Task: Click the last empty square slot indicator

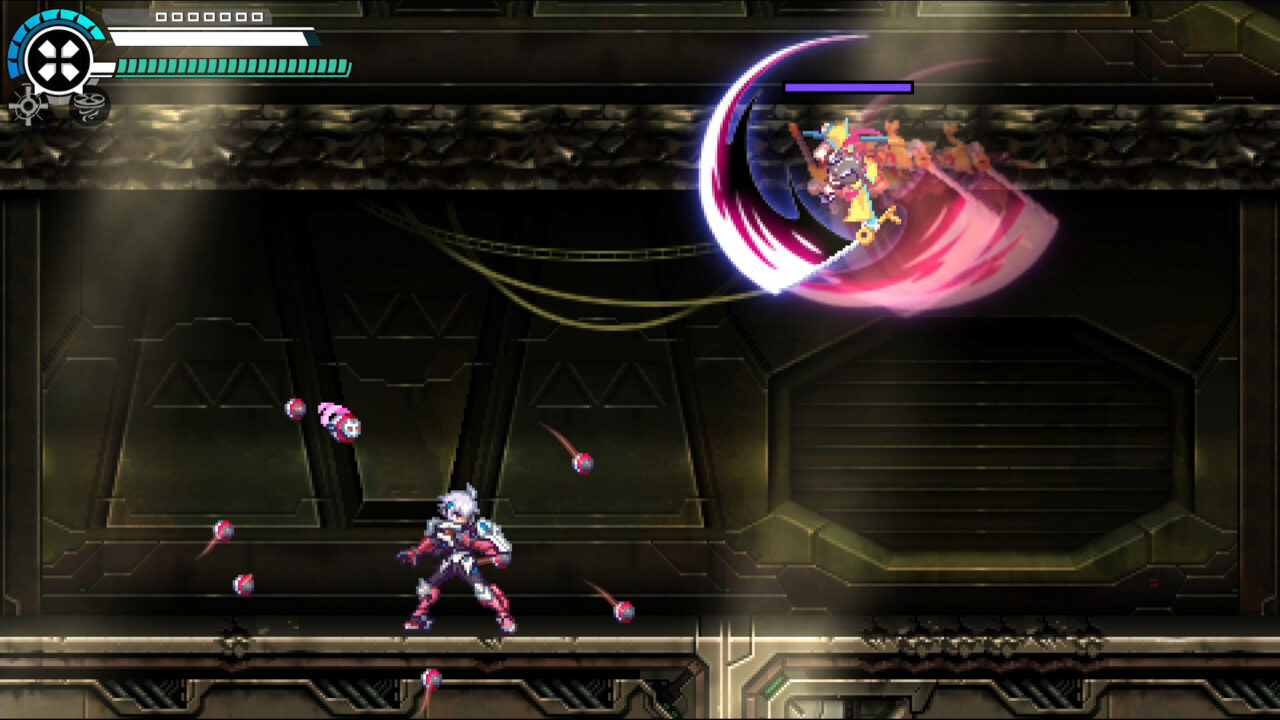Action: pyautogui.click(x=258, y=17)
